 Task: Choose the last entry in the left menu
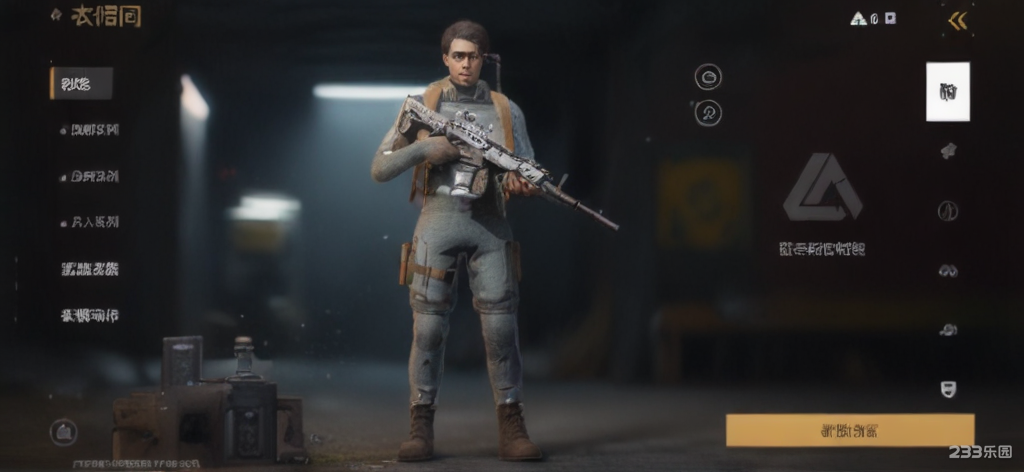click(x=89, y=316)
